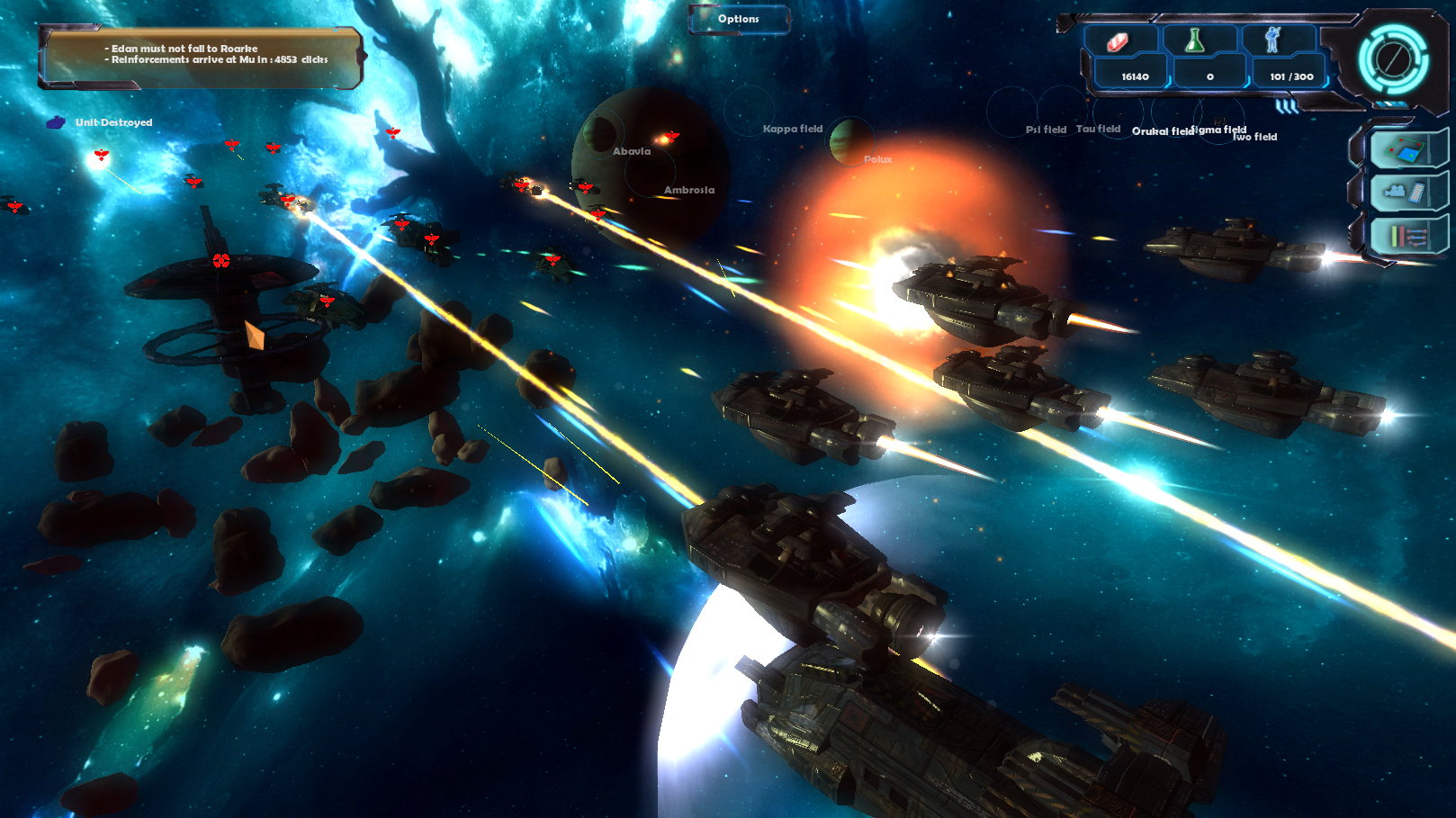Open the tactical map panel button
1456x818 pixels.
coord(1405,148)
